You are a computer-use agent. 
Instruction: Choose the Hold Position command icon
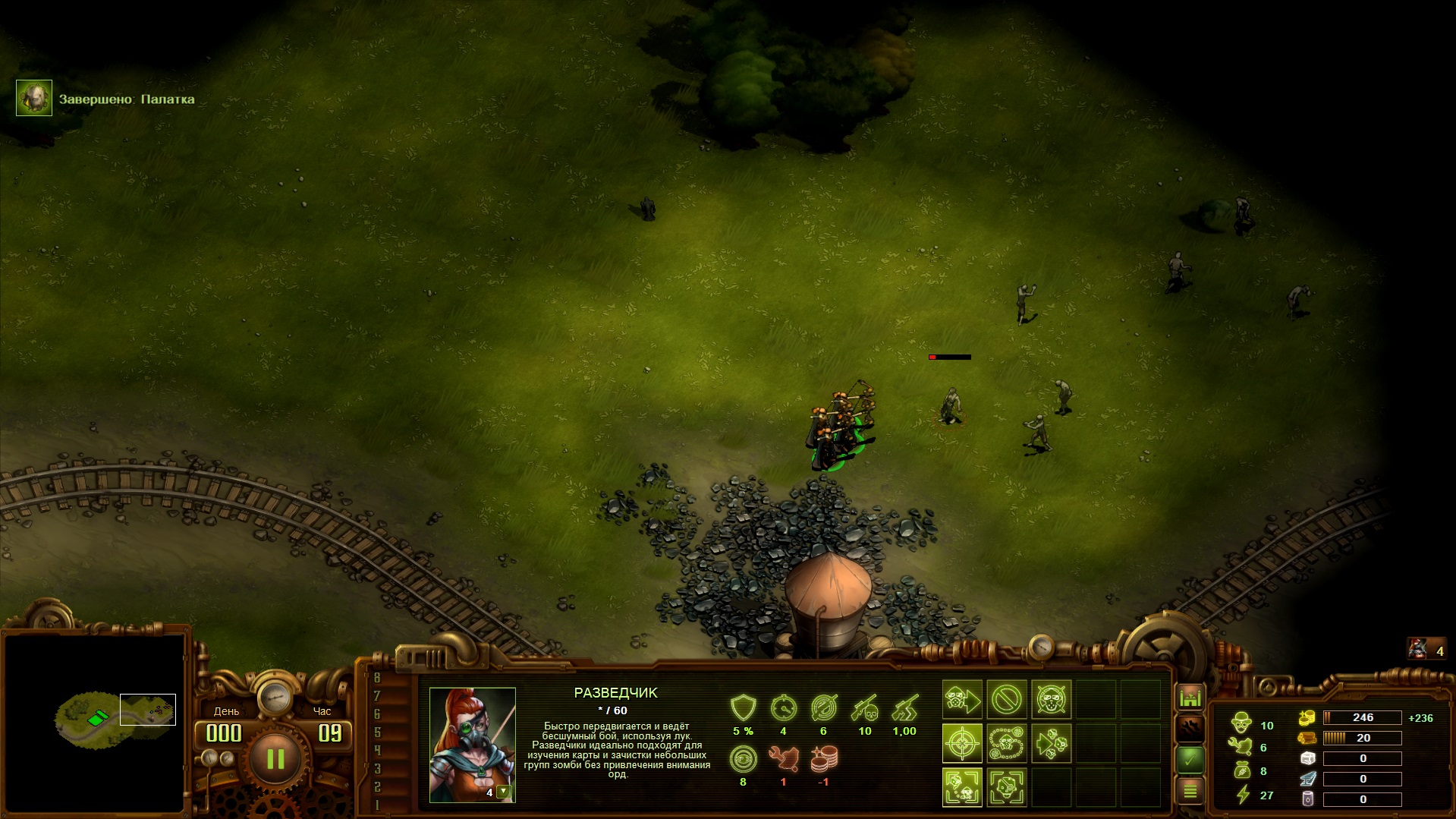[1051, 700]
